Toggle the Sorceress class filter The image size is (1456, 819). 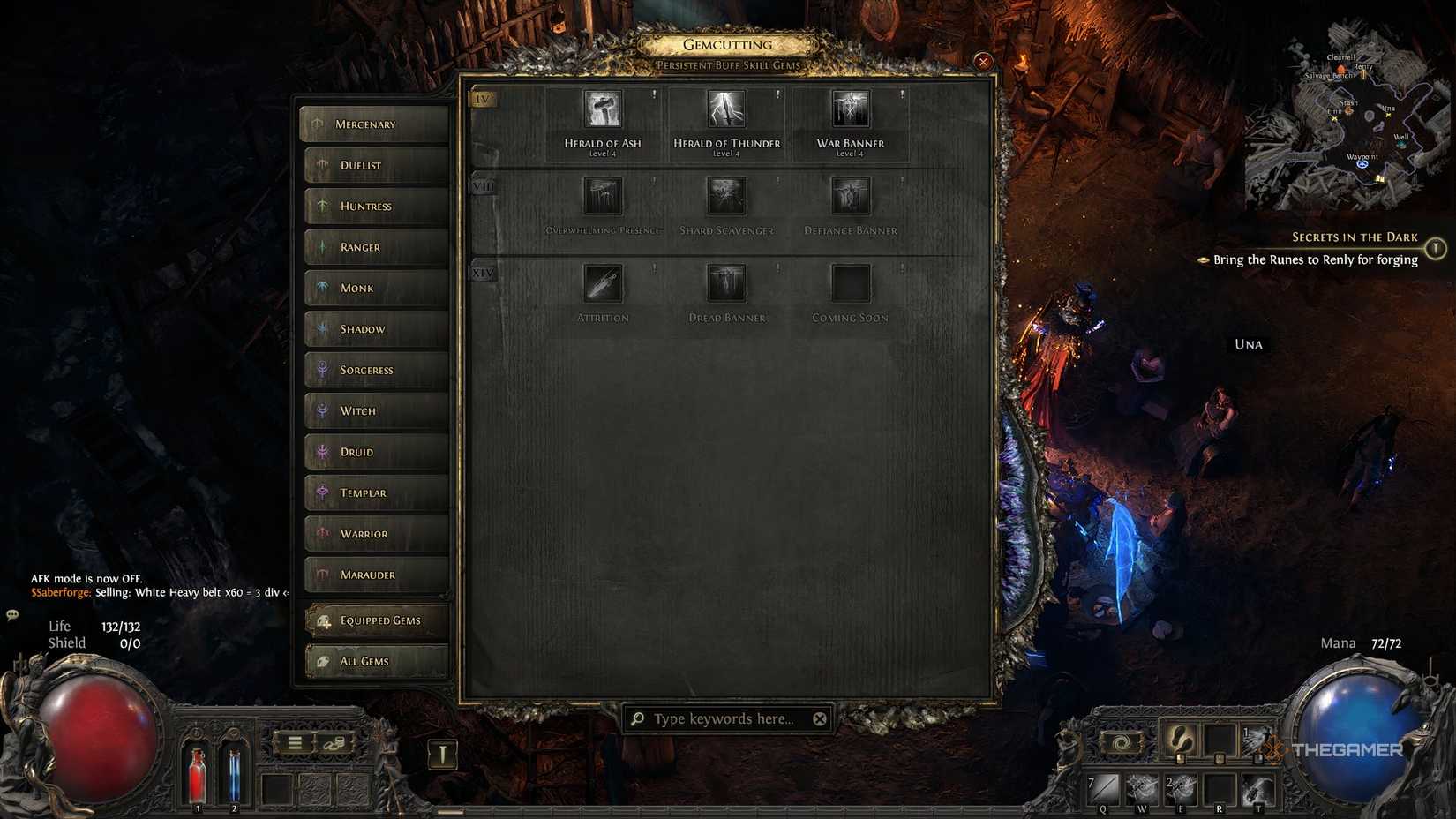[x=375, y=370]
